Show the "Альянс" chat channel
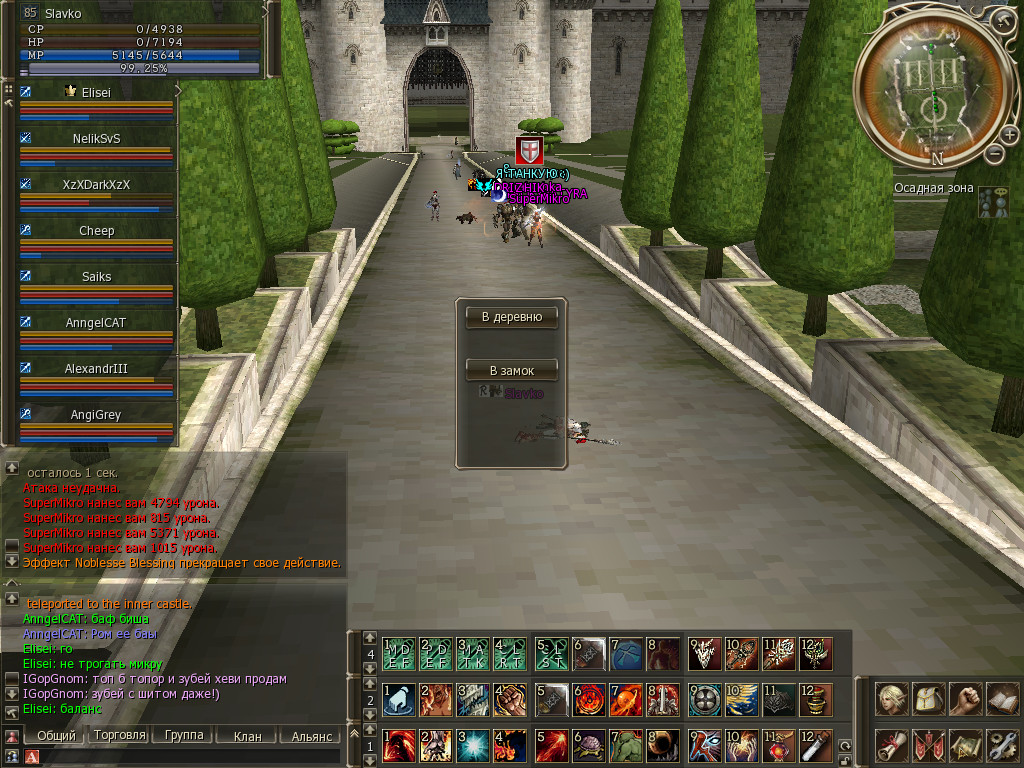This screenshot has height=768, width=1024. [x=311, y=736]
